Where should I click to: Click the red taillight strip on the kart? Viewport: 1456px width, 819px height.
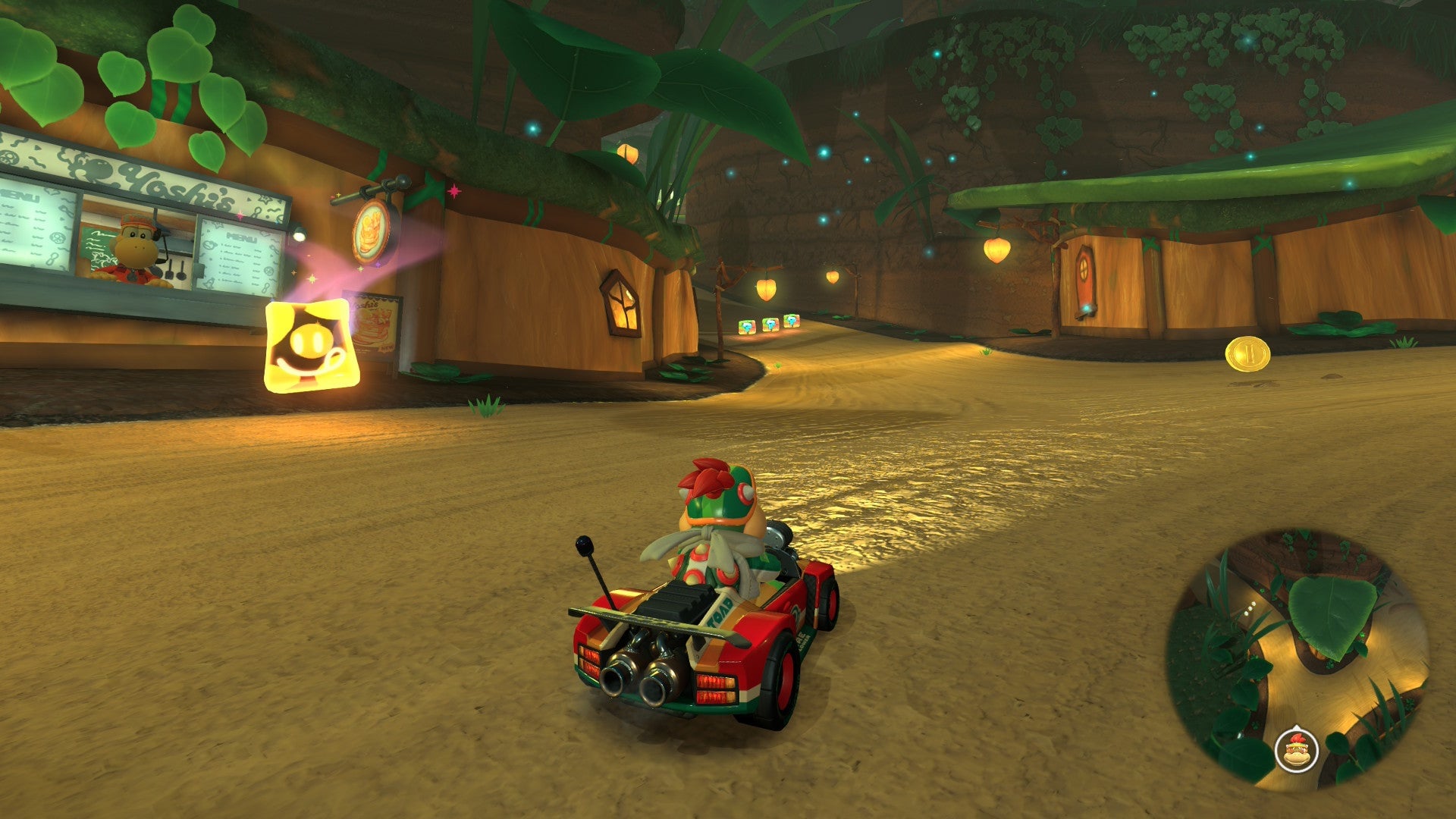pos(716,687)
